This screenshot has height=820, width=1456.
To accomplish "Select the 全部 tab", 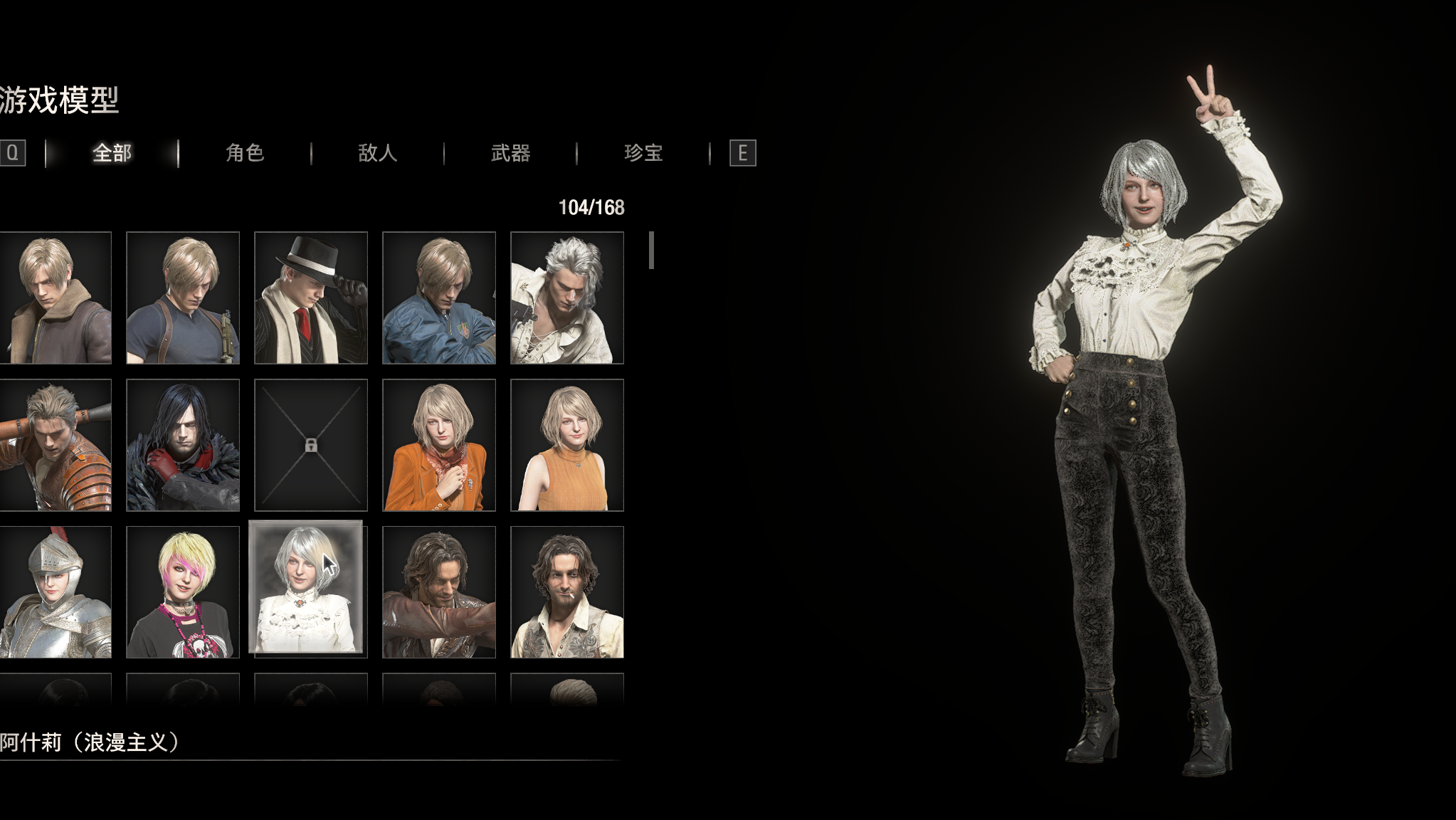I will point(112,152).
